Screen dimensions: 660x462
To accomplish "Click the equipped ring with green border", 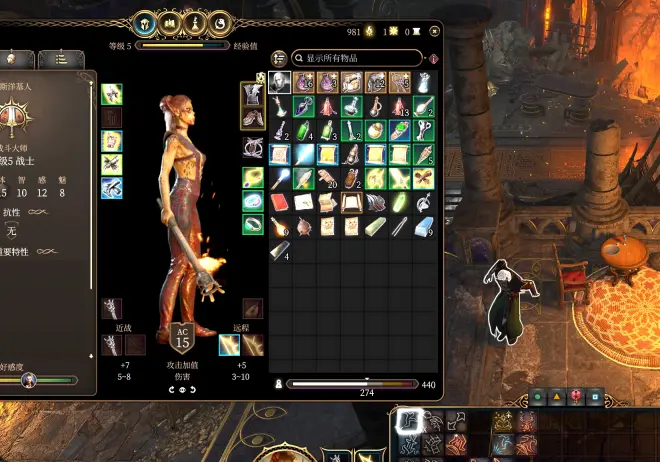I will tap(253, 224).
